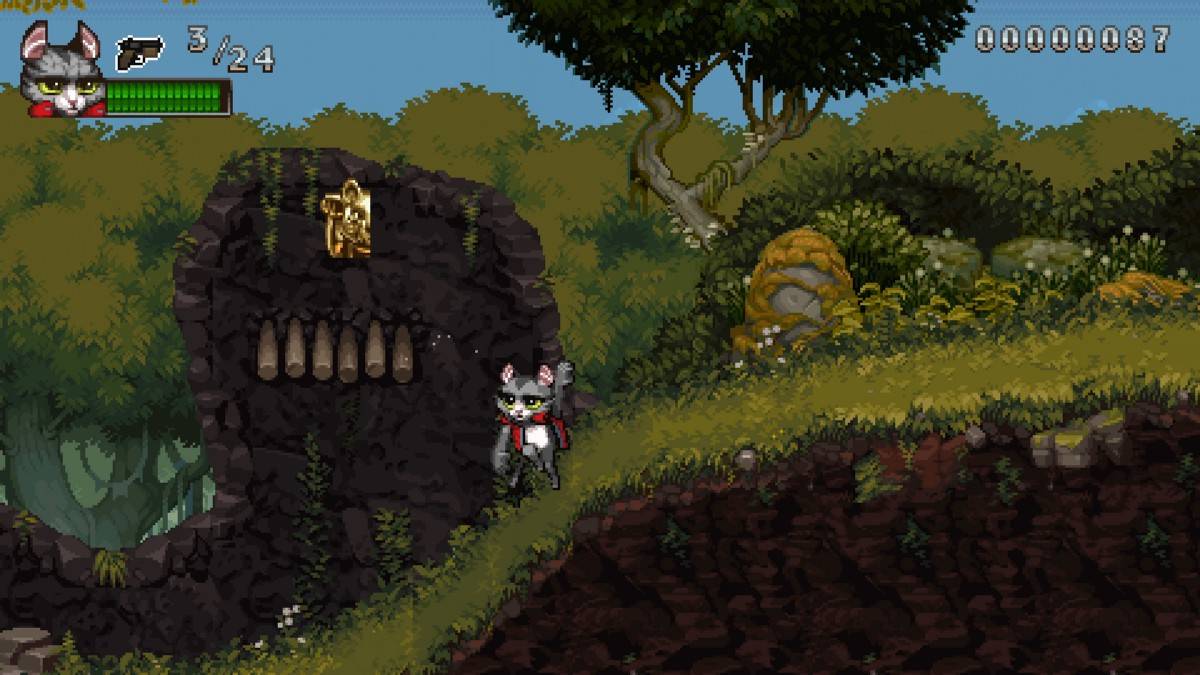Click the gray cat character portrait
Viewport: 1200px width, 675px height.
pos(62,72)
